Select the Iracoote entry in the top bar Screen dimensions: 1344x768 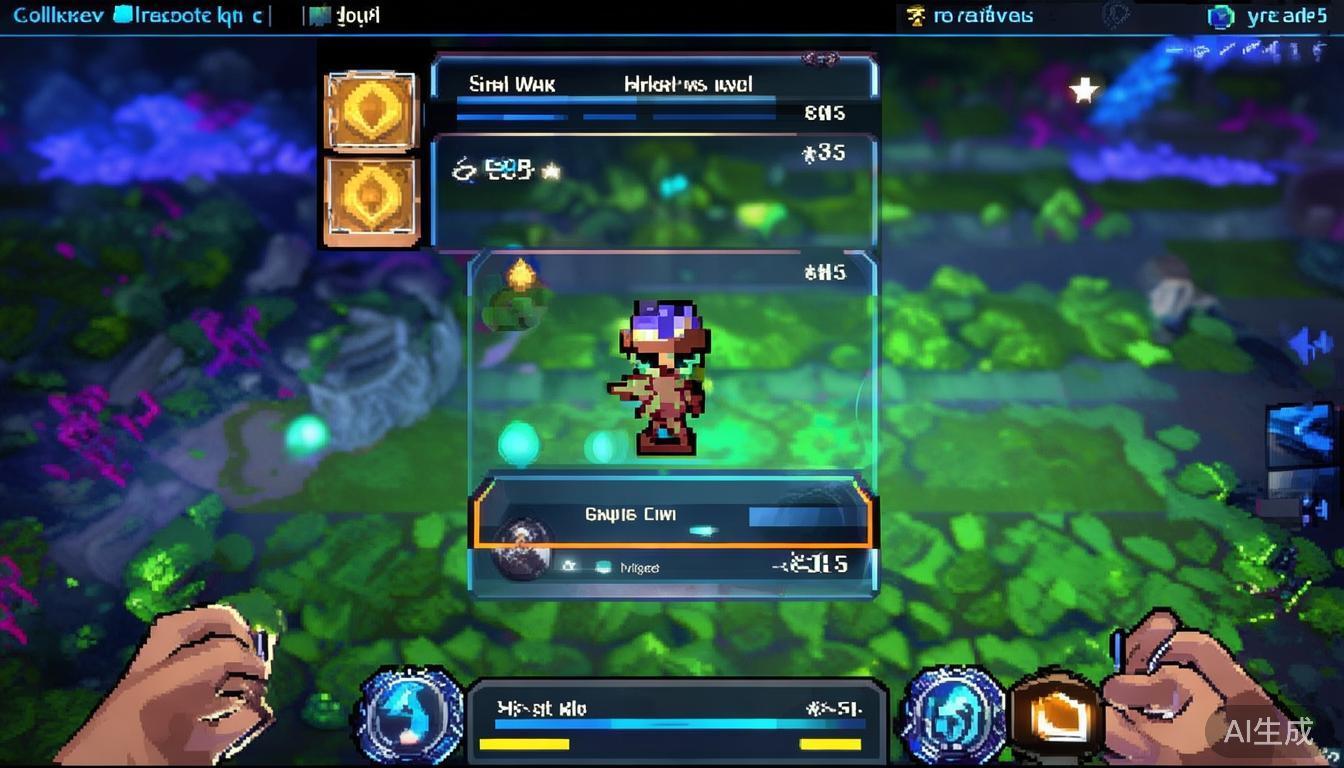tap(190, 16)
